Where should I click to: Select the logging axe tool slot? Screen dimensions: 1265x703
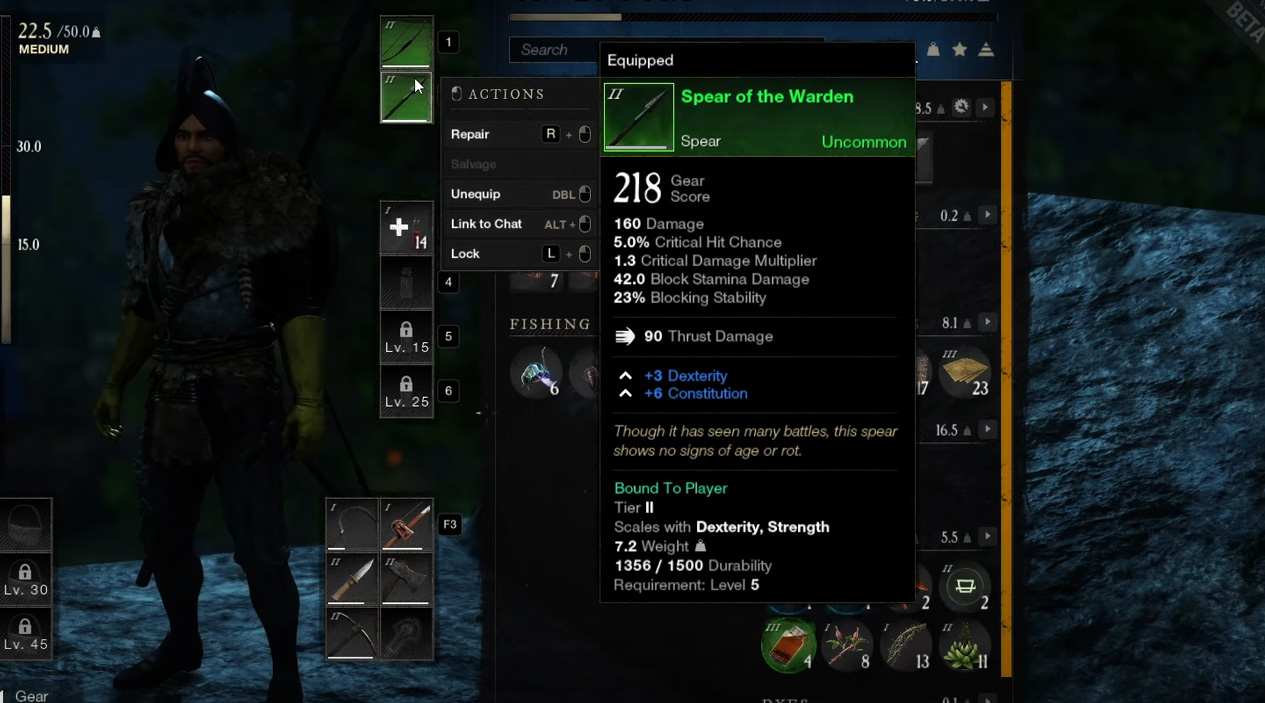pos(406,580)
